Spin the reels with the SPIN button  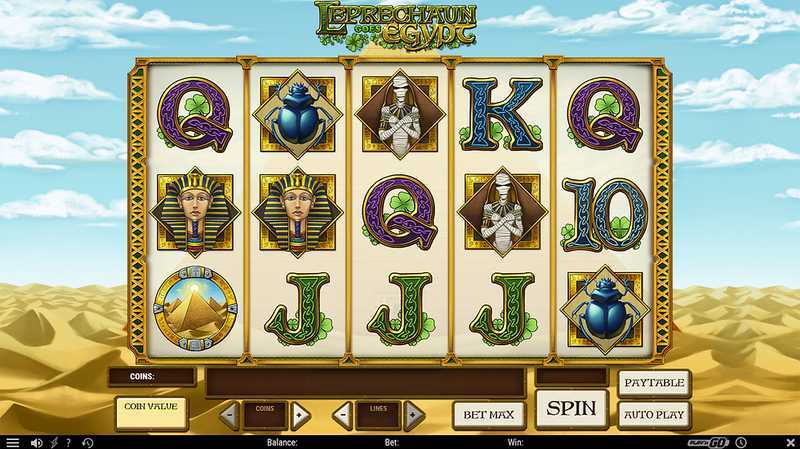click(x=572, y=409)
